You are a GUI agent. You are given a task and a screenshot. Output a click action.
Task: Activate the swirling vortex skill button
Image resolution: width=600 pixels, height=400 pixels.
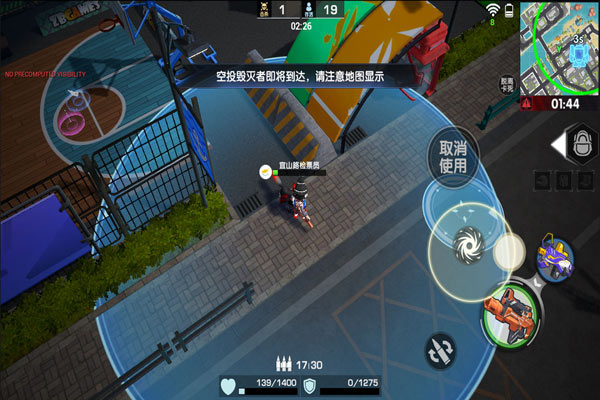[x=467, y=243]
